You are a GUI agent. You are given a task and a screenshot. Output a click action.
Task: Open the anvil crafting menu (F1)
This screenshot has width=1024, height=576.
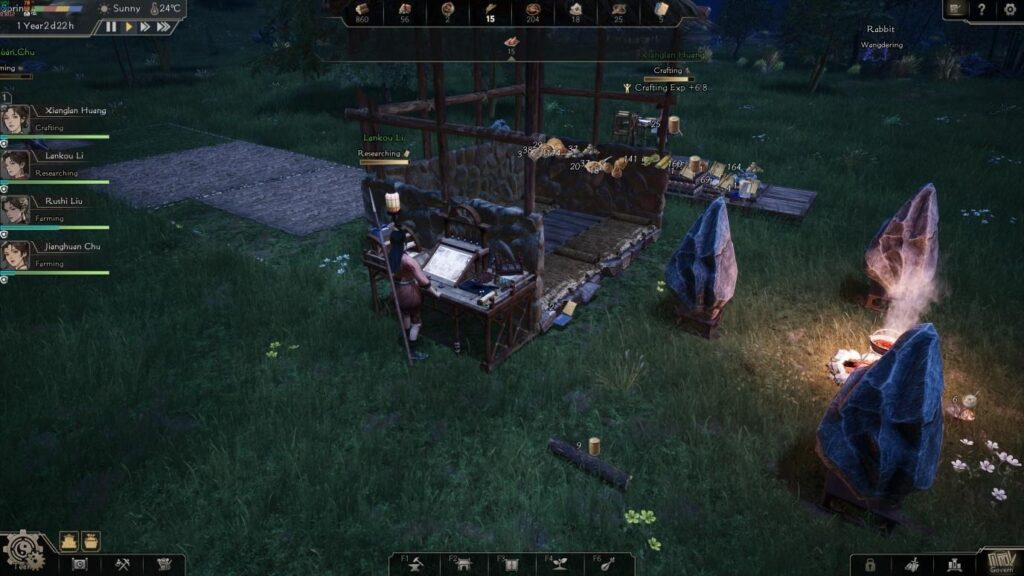(x=414, y=565)
